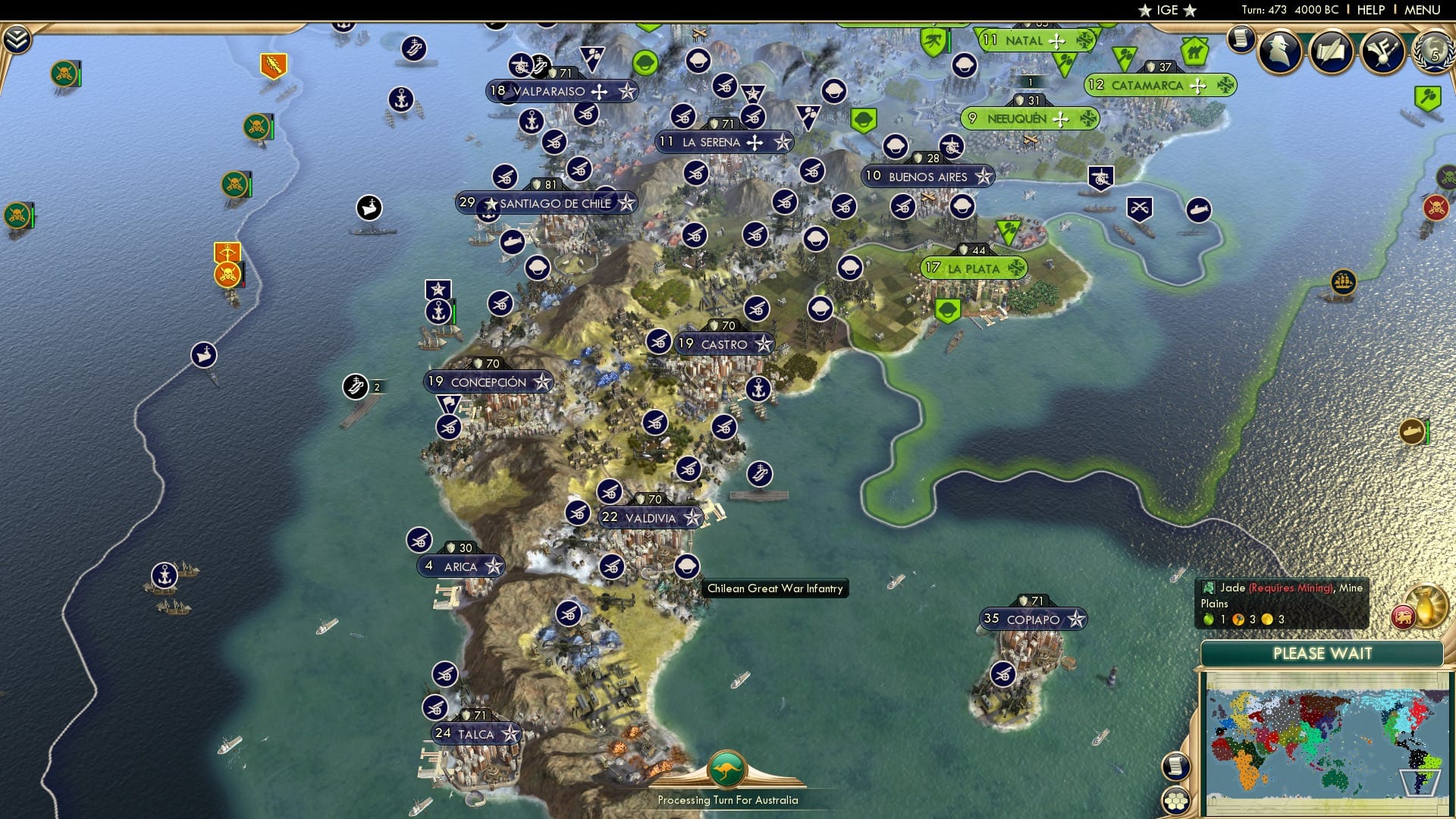1456x819 pixels.
Task: Open the Buenos Aires city banner
Action: [x=927, y=177]
